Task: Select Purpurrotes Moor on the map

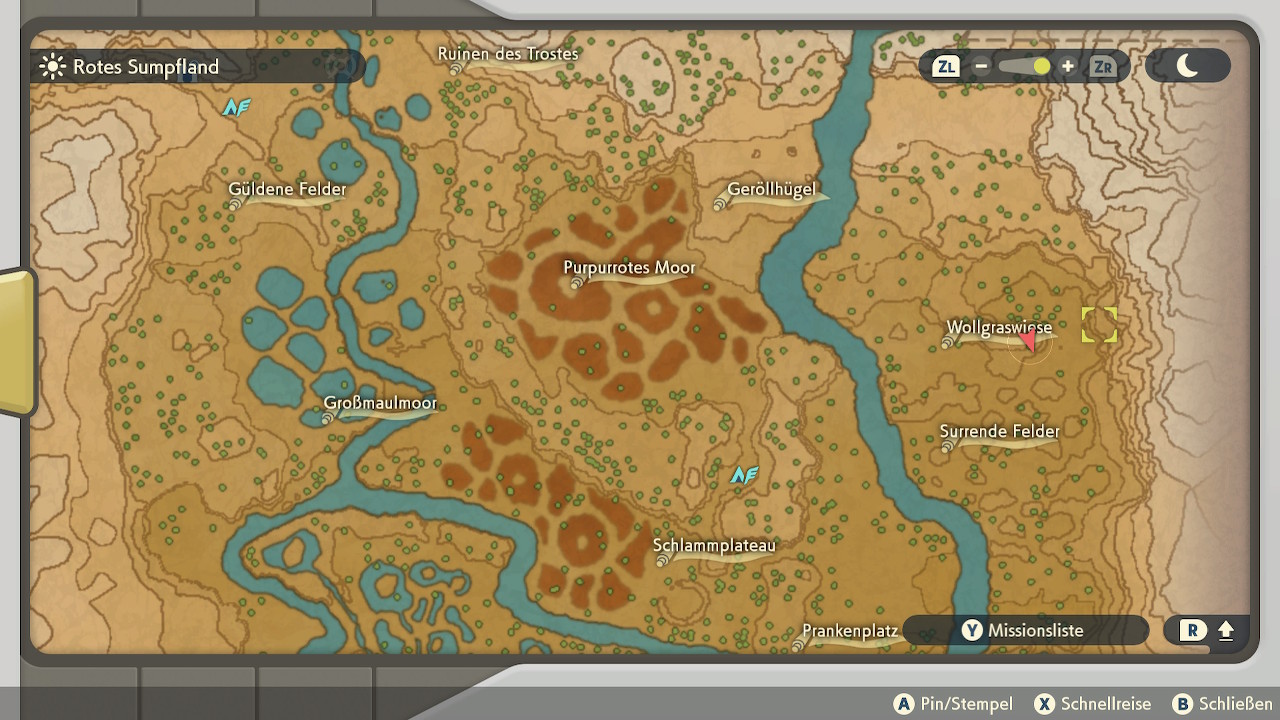Action: [629, 268]
